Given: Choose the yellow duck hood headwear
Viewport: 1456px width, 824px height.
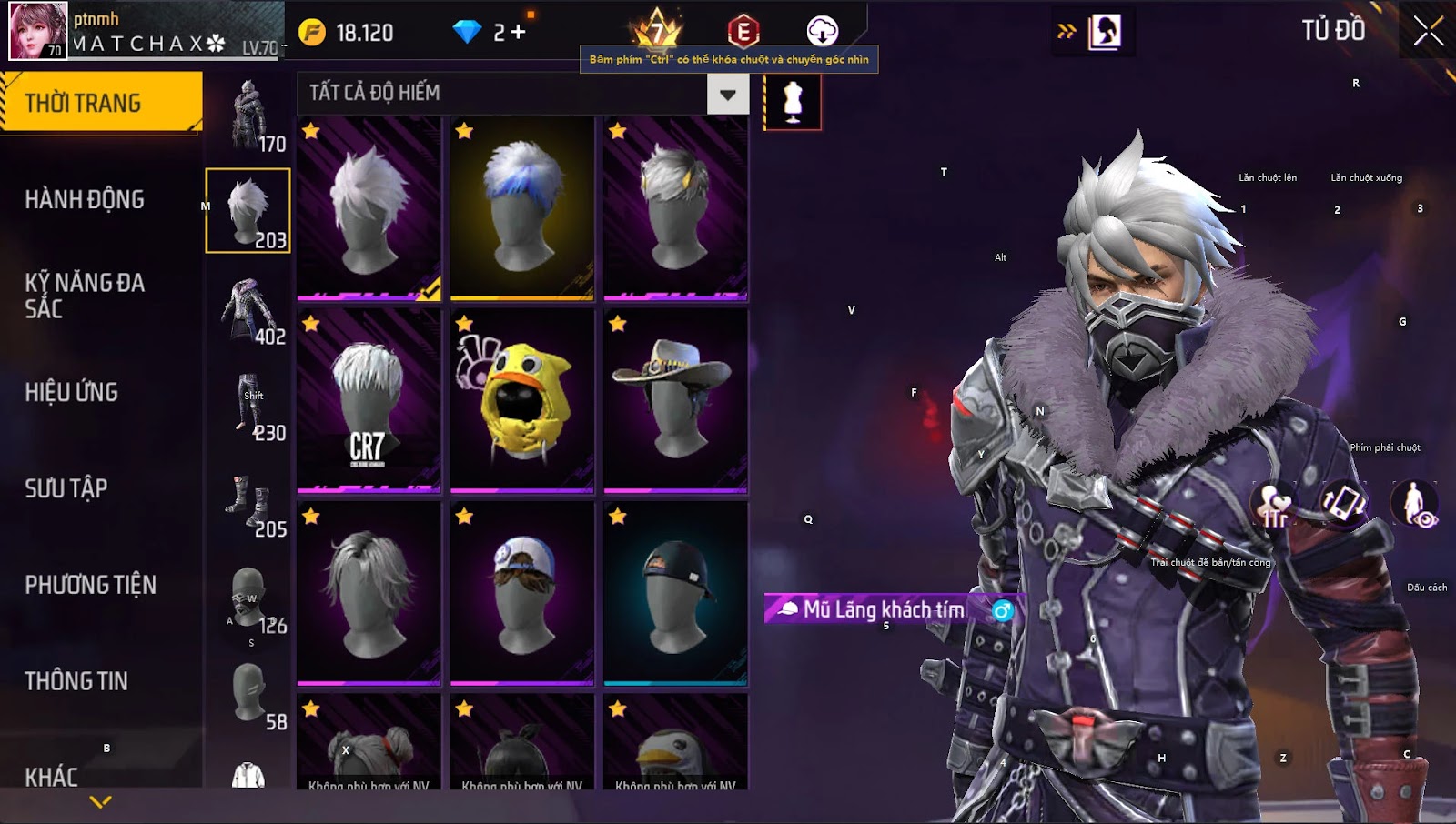Looking at the screenshot, I should point(521,400).
